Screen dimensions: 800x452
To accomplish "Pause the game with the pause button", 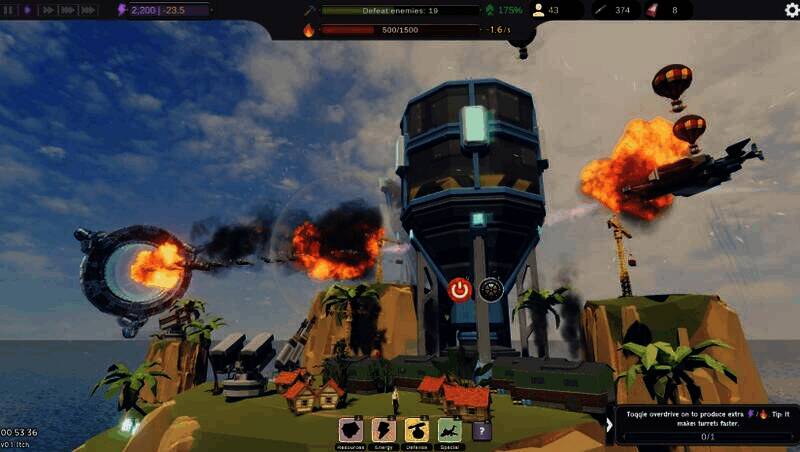I will pos(9,10).
